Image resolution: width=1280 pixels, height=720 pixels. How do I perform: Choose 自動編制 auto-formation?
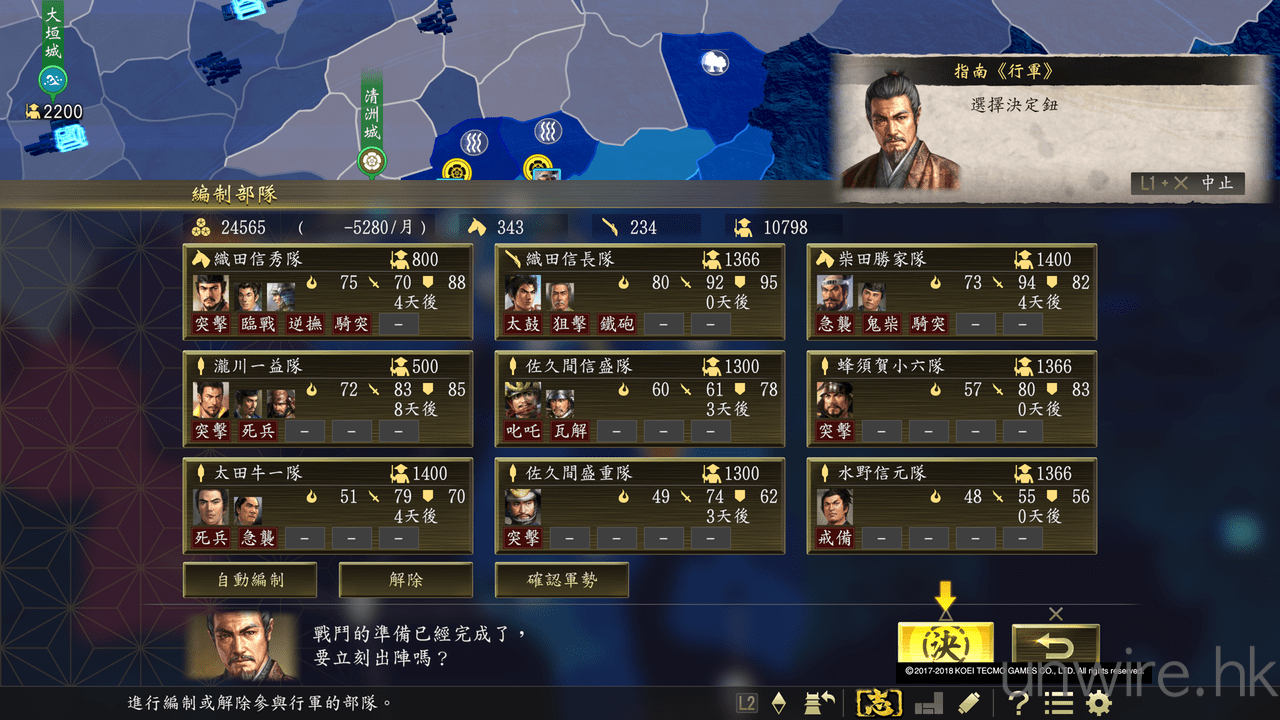click(250, 580)
